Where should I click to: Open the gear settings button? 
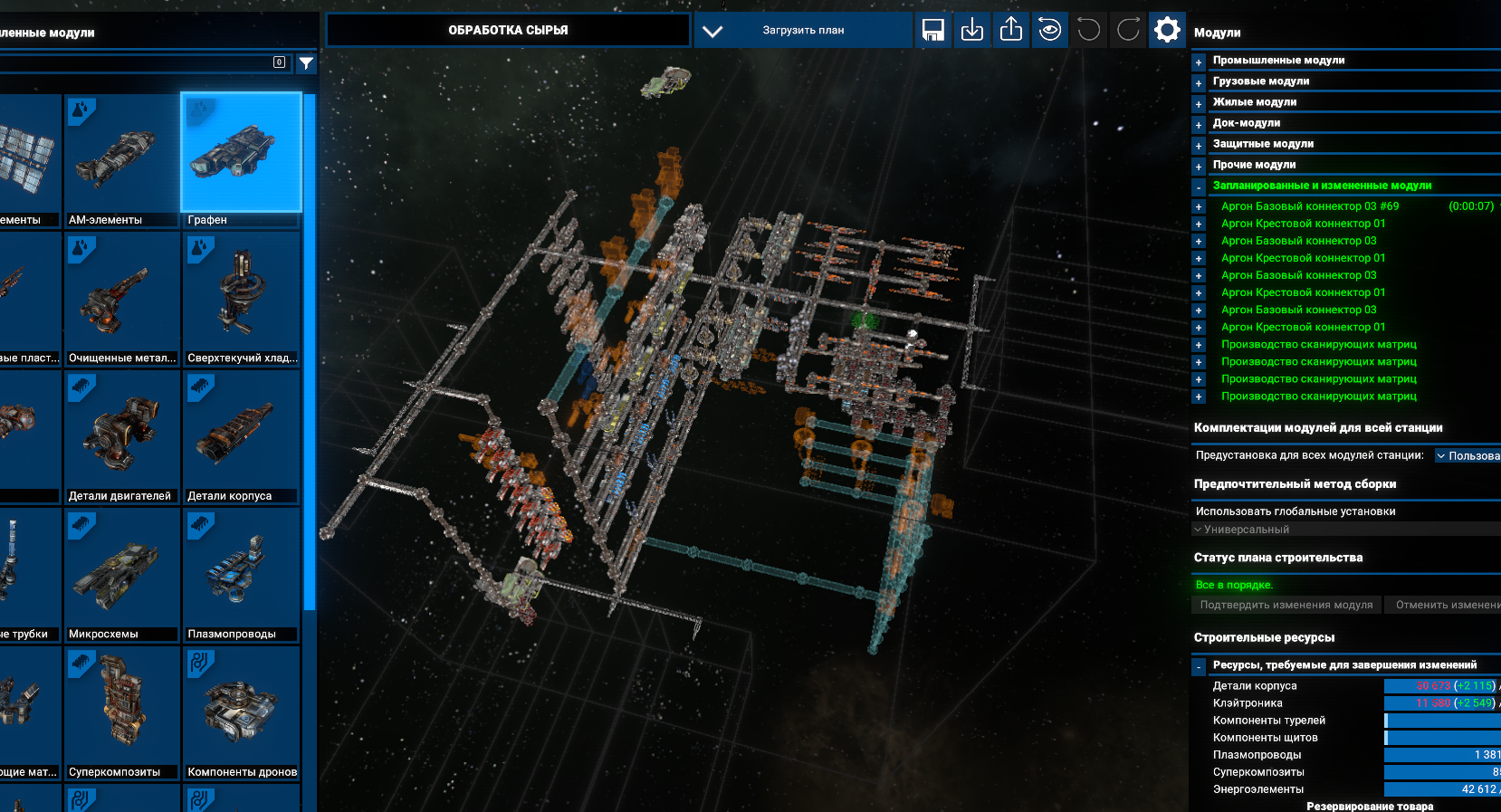pyautogui.click(x=1167, y=30)
